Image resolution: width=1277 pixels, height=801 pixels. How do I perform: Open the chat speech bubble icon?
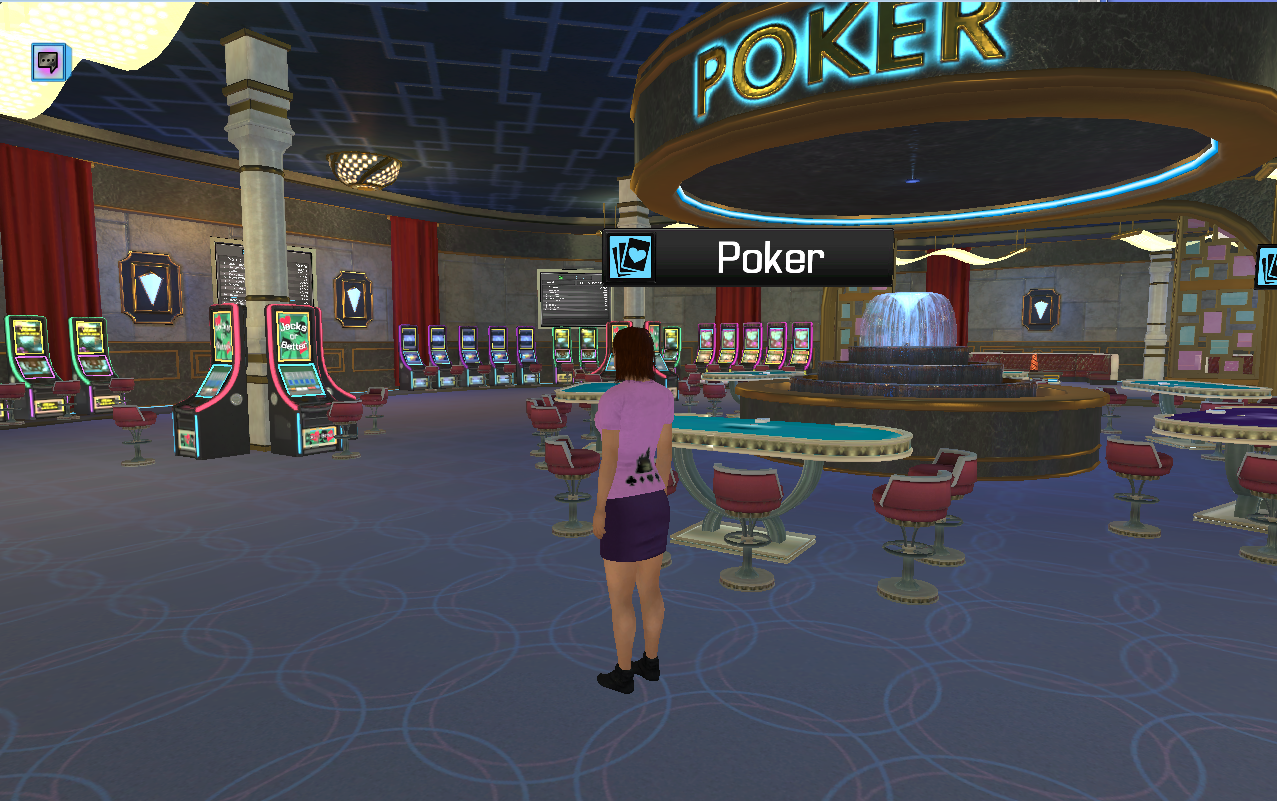48,62
